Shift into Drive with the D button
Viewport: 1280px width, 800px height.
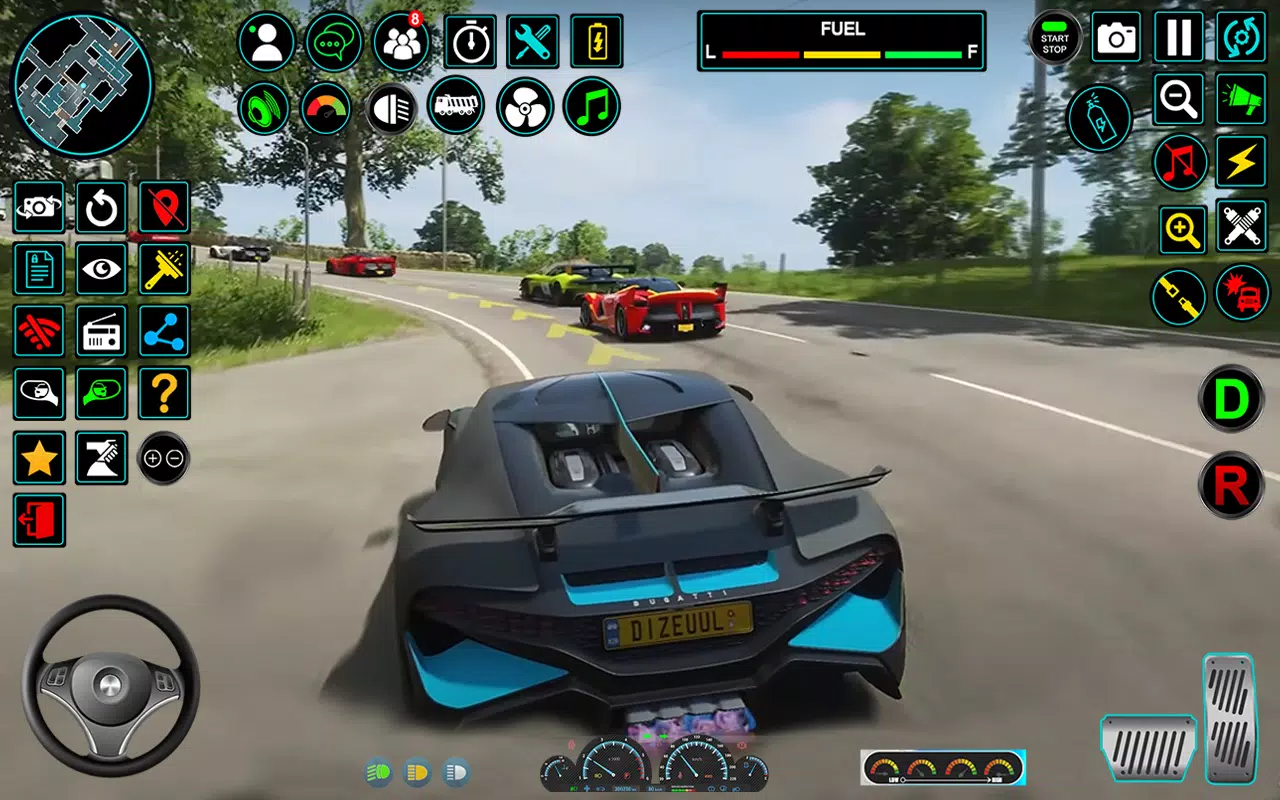point(1230,399)
